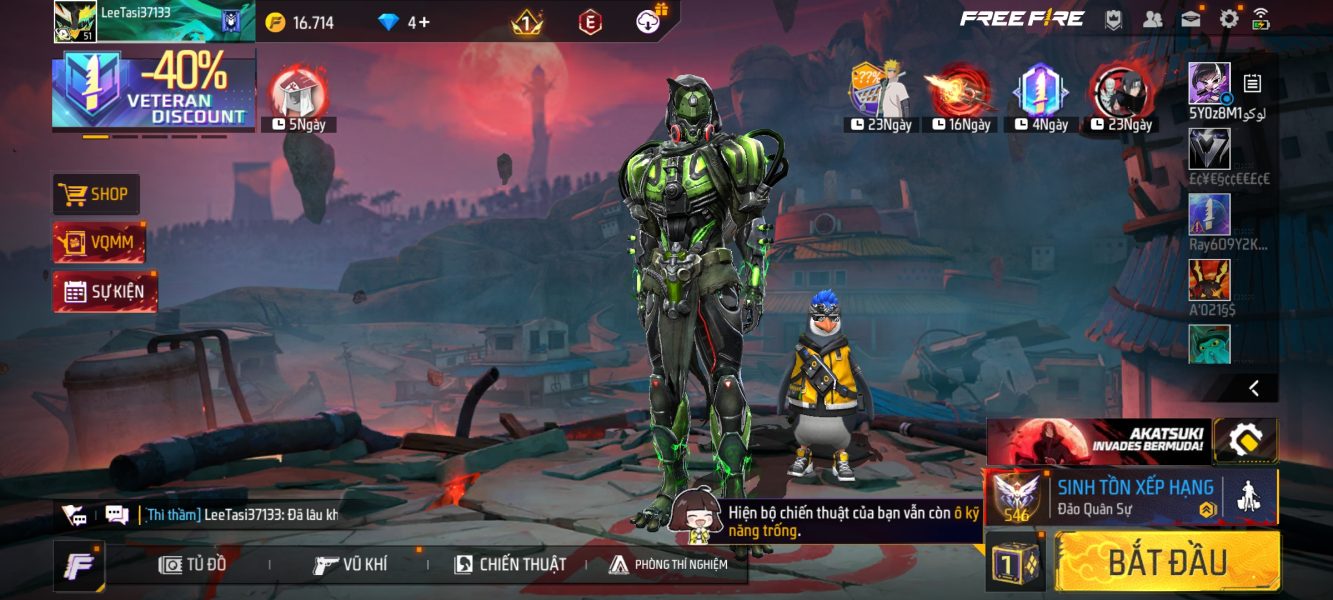1333x600 pixels.
Task: Open the SHOP menu
Action: click(x=97, y=194)
